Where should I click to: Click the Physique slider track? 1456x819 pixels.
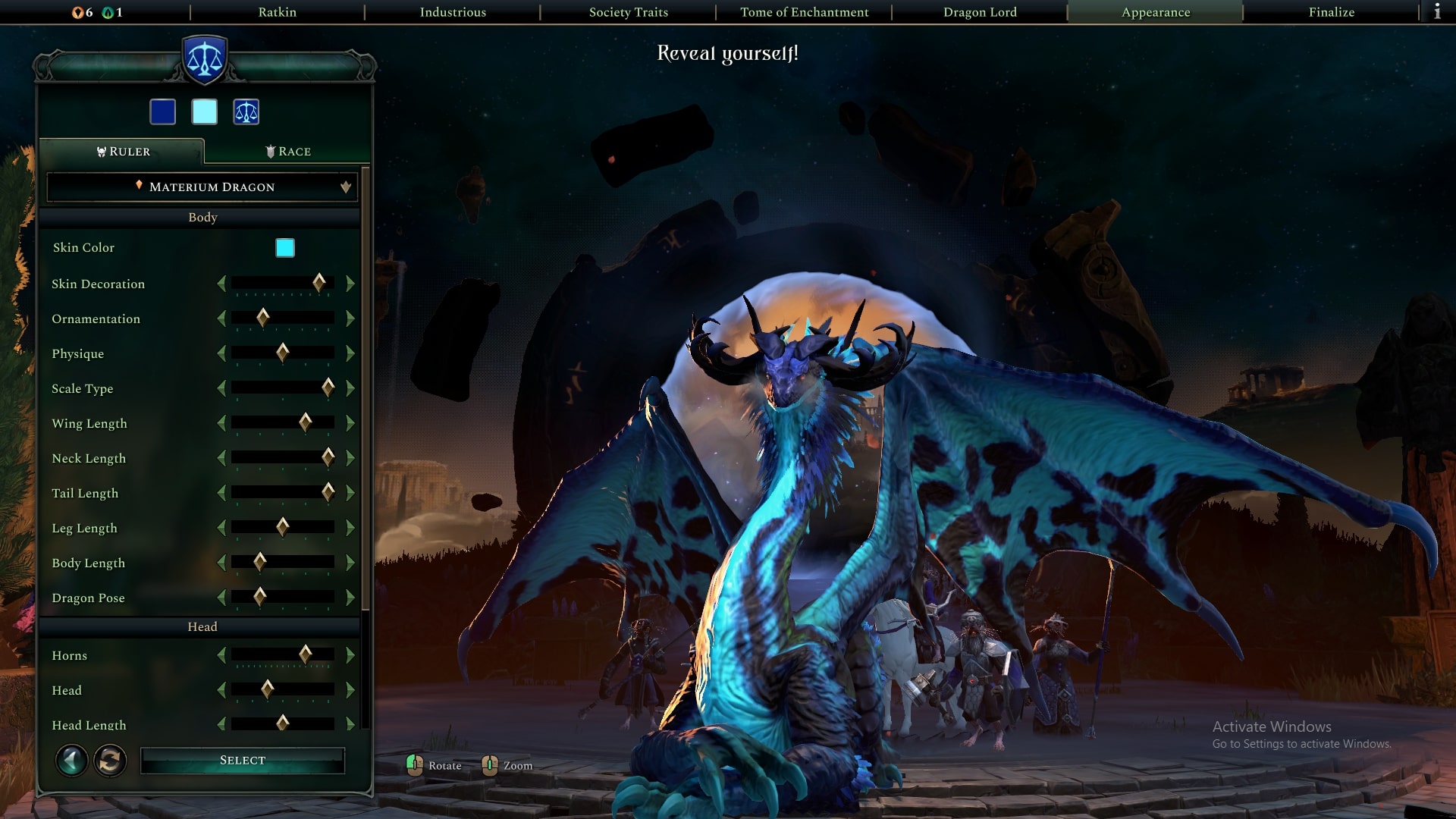(x=283, y=353)
